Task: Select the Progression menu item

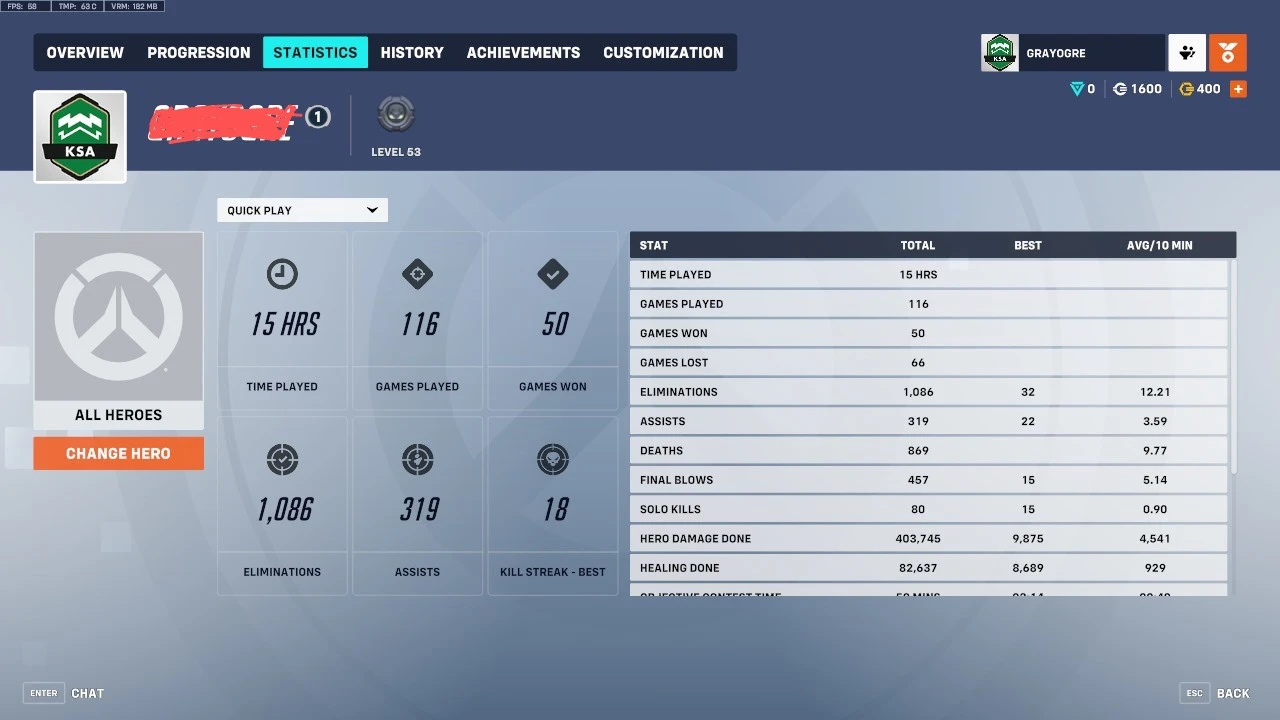Action: 198,52
